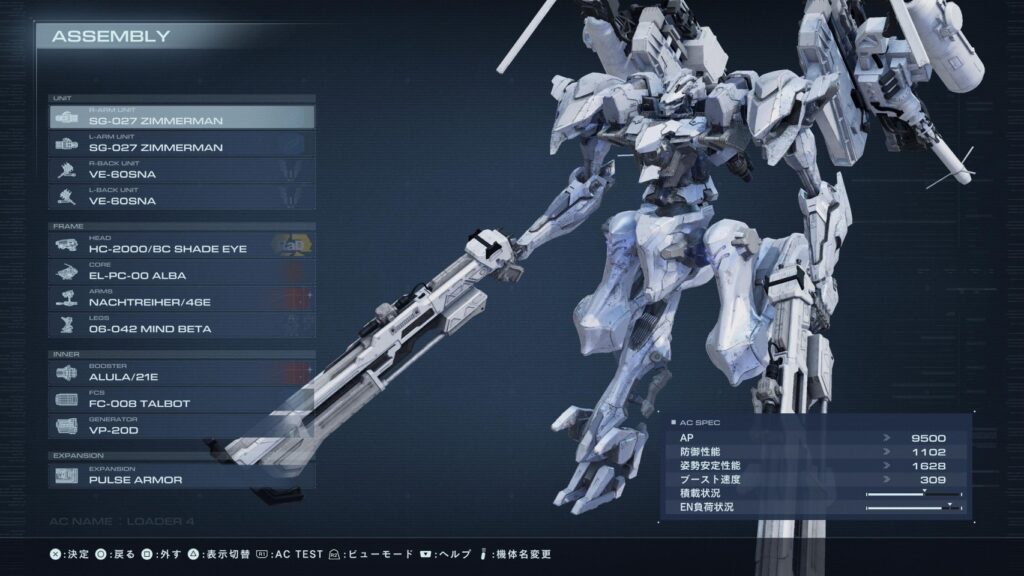Select the Pulse Armor expansion slot
This screenshot has height=576, width=1024.
pos(181,476)
